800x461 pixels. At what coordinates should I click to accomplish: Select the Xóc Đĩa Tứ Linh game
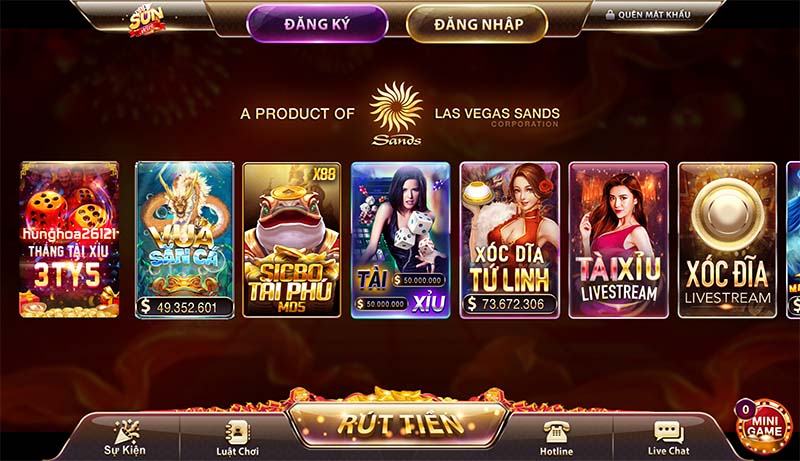click(509, 240)
